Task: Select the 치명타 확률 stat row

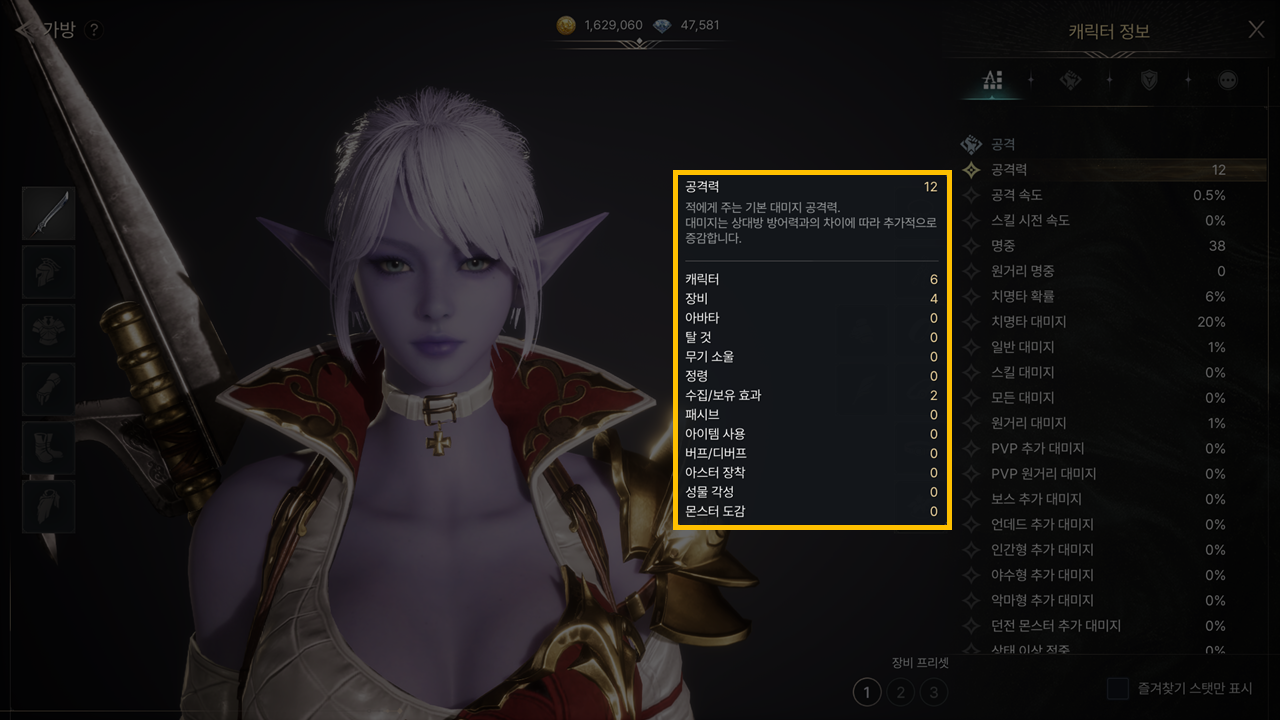Action: coord(1110,296)
